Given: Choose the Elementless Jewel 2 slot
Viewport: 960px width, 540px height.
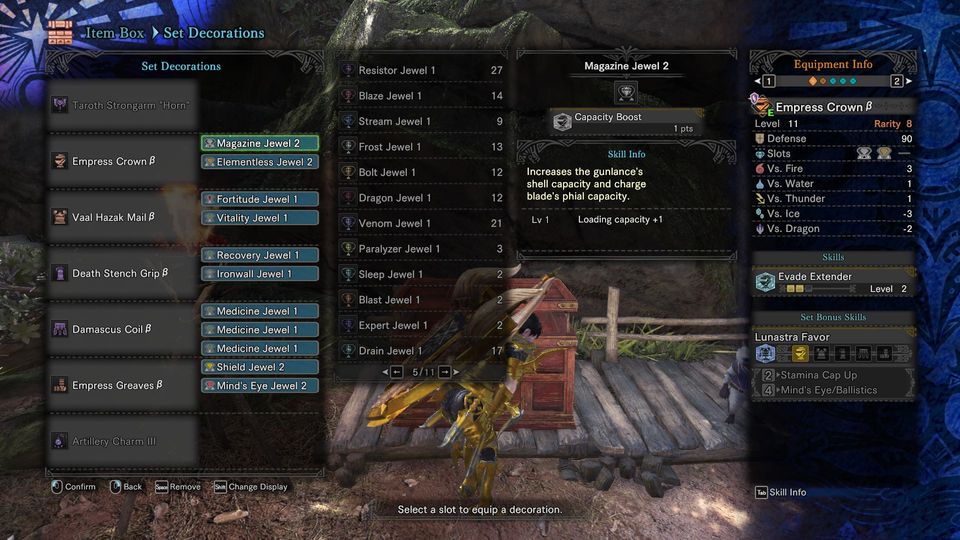Looking at the screenshot, I should click(260, 162).
